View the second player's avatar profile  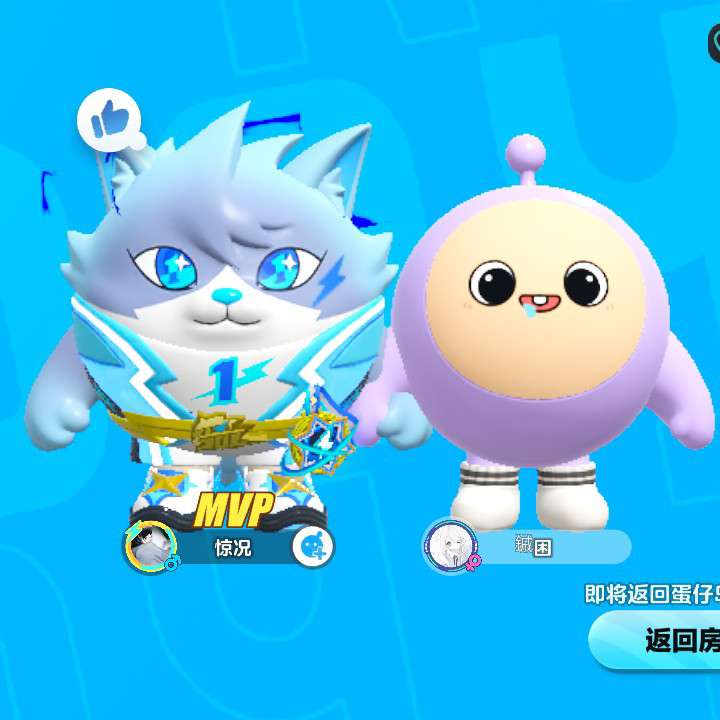(446, 546)
